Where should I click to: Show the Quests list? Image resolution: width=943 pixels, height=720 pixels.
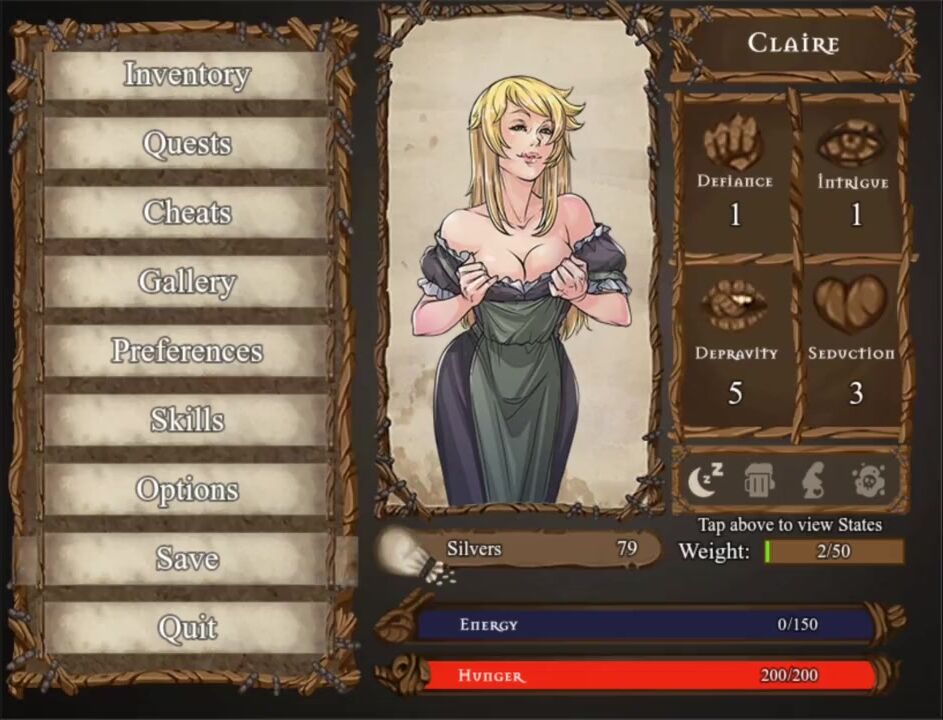(x=187, y=144)
